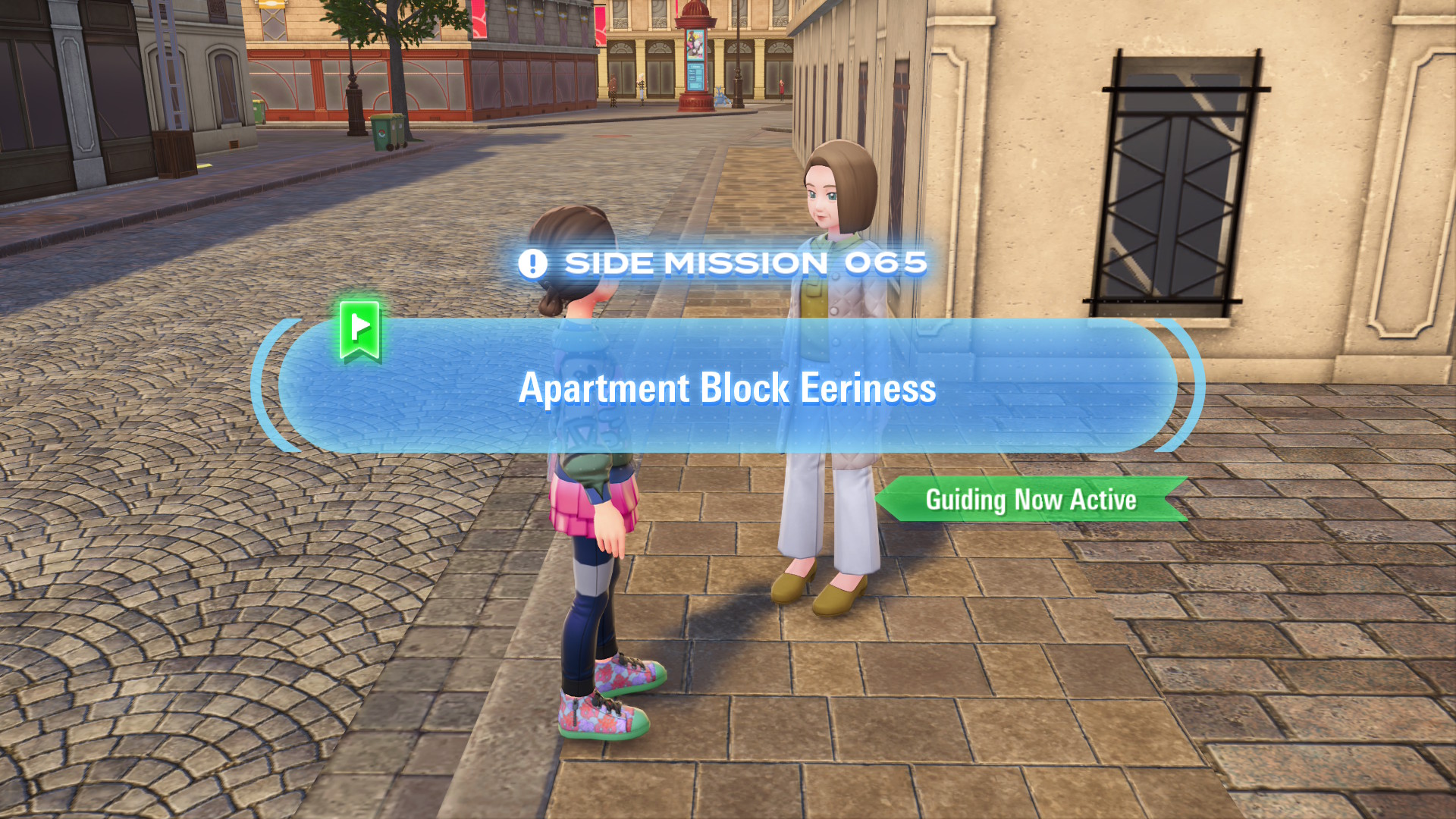Select the Apartment Block Eeriness mission title
Image resolution: width=1456 pixels, height=819 pixels.
(728, 389)
